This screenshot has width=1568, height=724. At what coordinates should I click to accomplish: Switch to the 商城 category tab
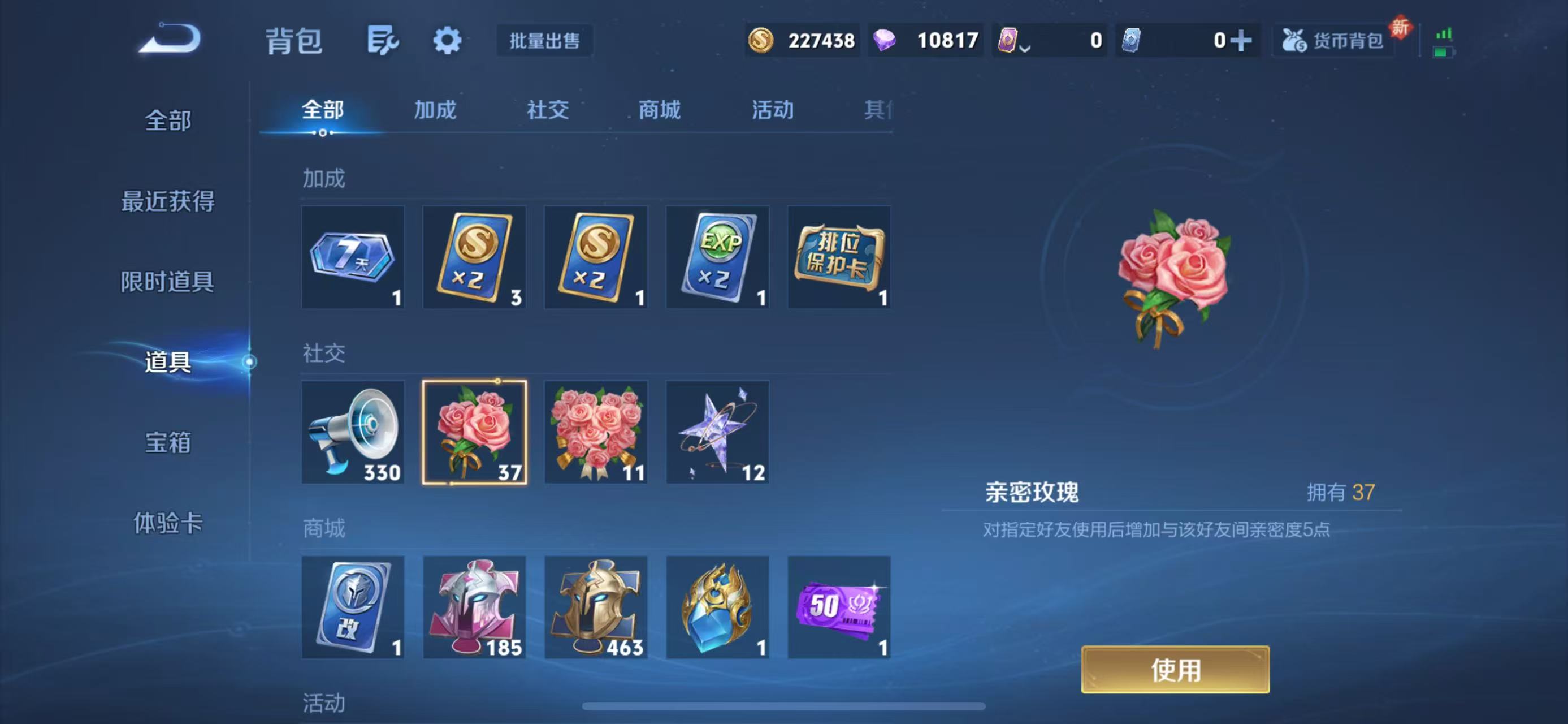659,110
